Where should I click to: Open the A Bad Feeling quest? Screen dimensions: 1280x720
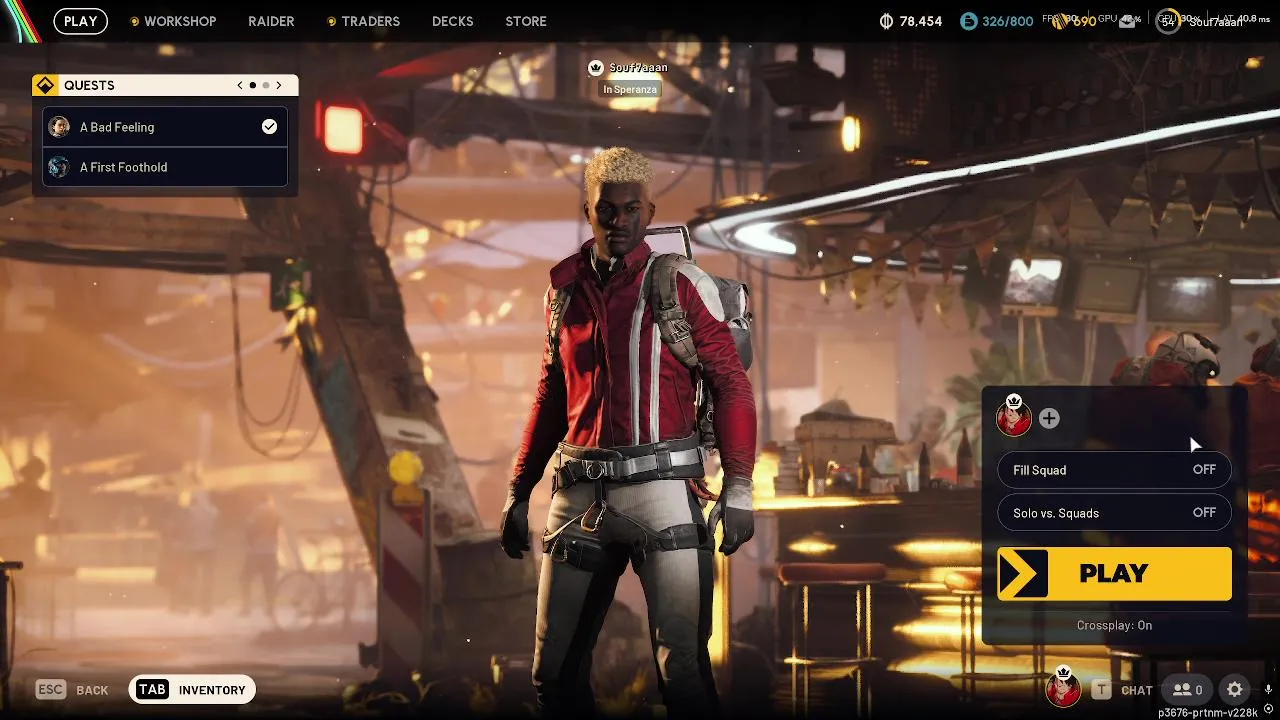click(x=165, y=127)
